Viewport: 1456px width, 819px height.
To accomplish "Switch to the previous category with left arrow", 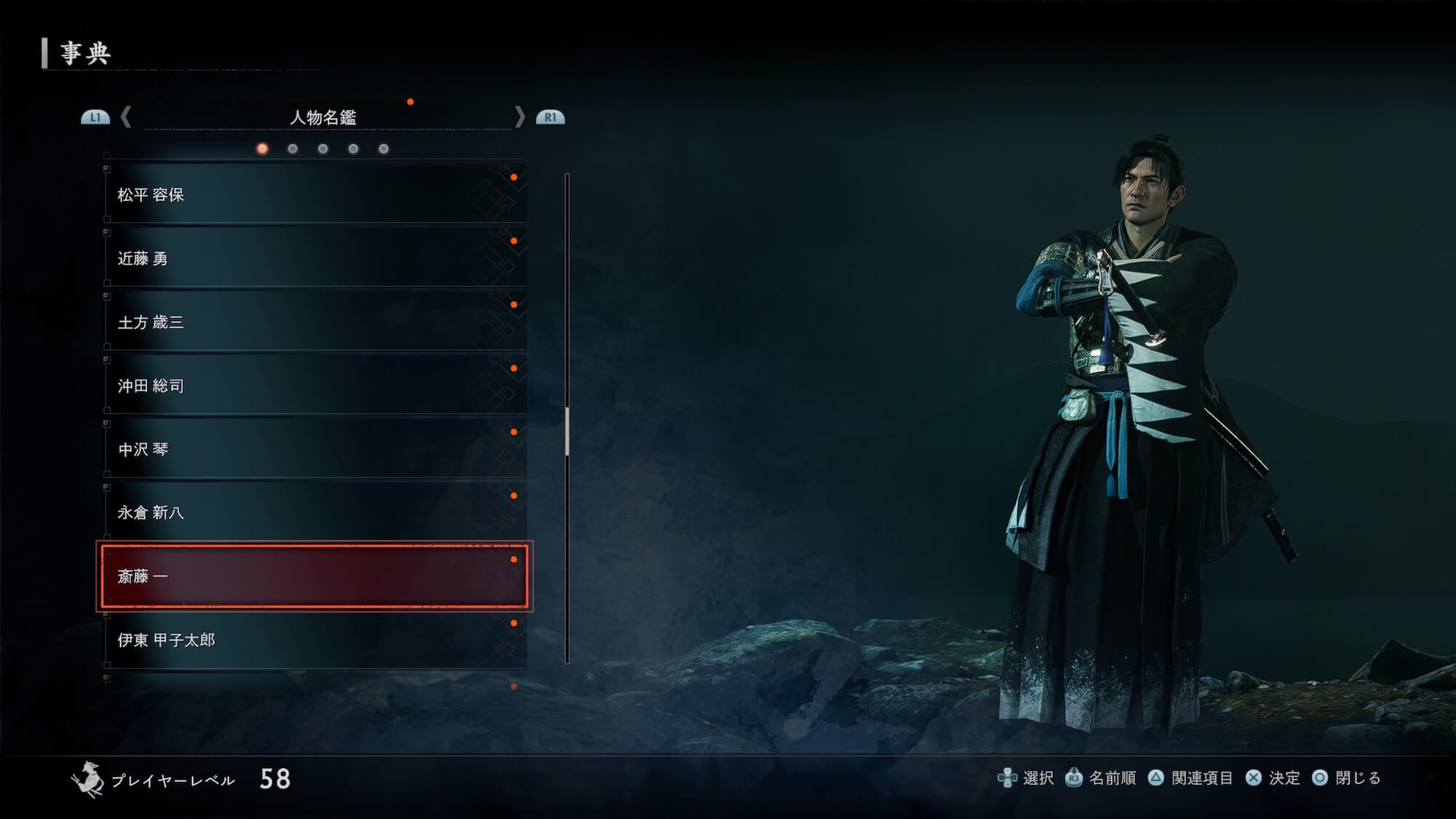I will click(126, 117).
